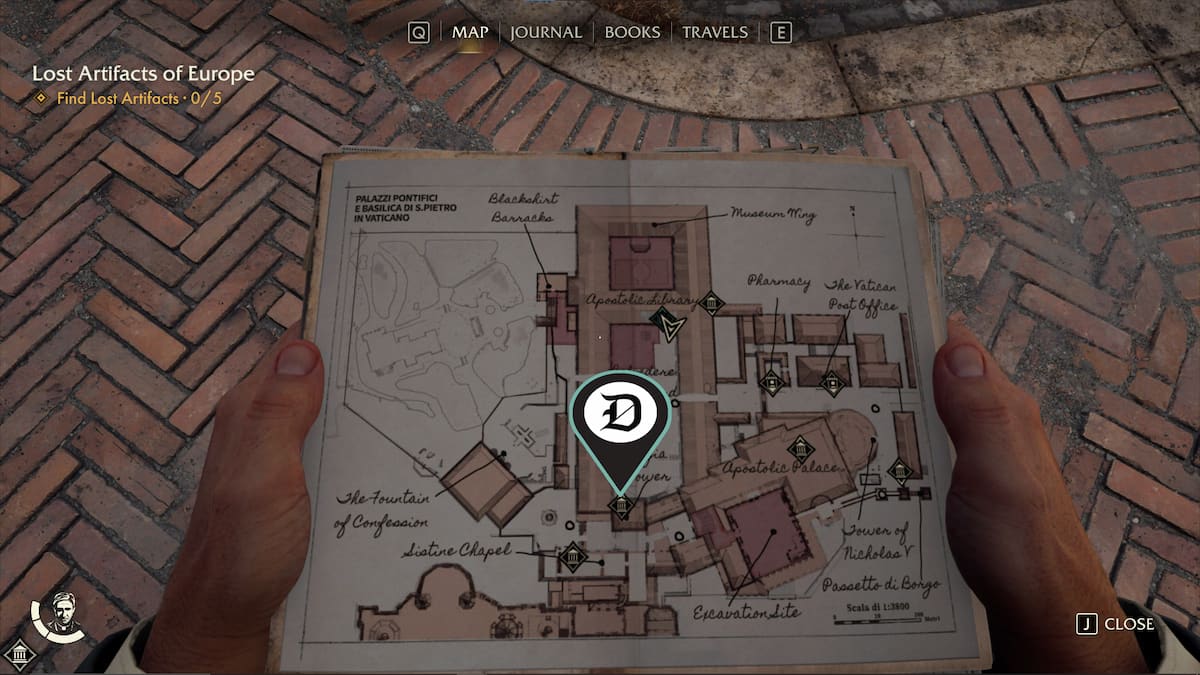
Task: Choose the marker right of Apostolic Library
Action: (711, 303)
